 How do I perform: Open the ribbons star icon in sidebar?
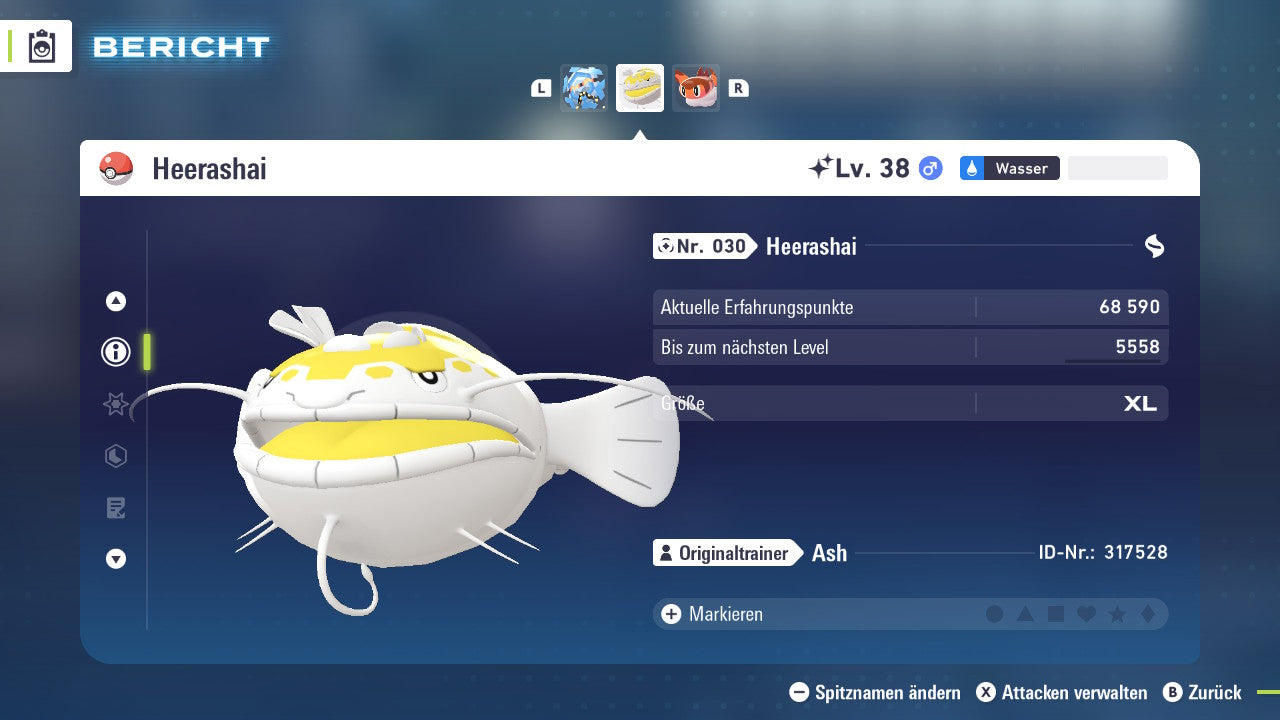[115, 404]
